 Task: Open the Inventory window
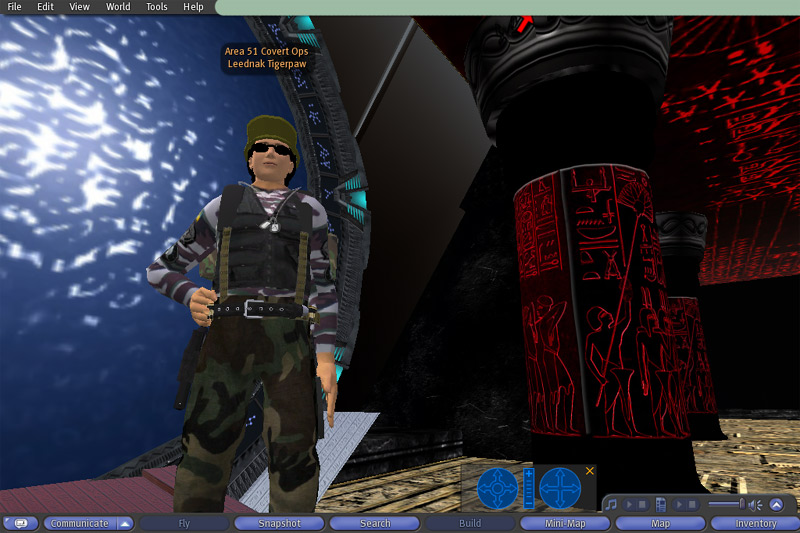coord(756,523)
